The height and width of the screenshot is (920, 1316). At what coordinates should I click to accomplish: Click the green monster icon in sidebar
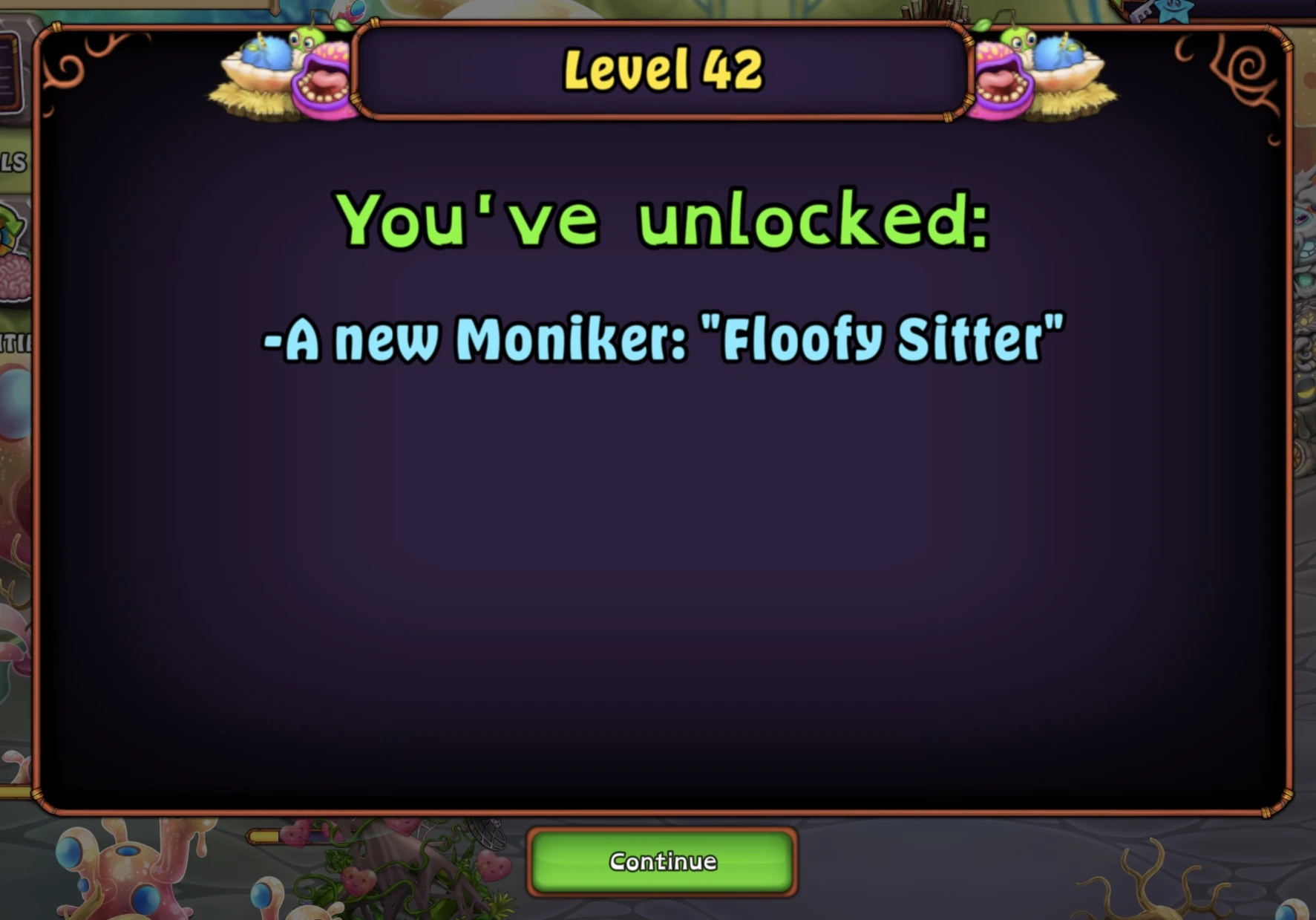tap(7, 223)
